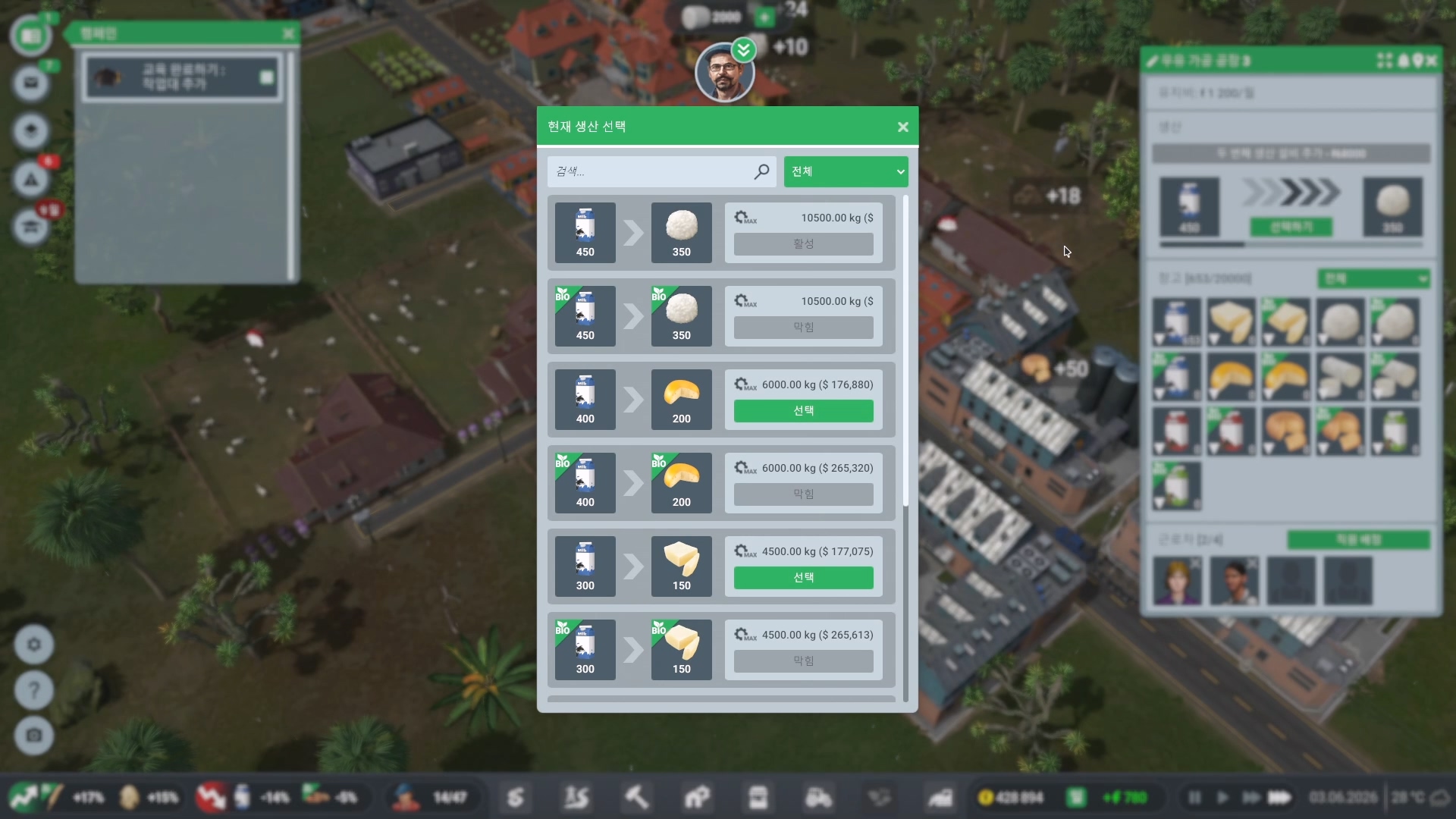1456x819 pixels.
Task: Open the 전체 filter dropdown in dialog
Action: tap(846, 171)
